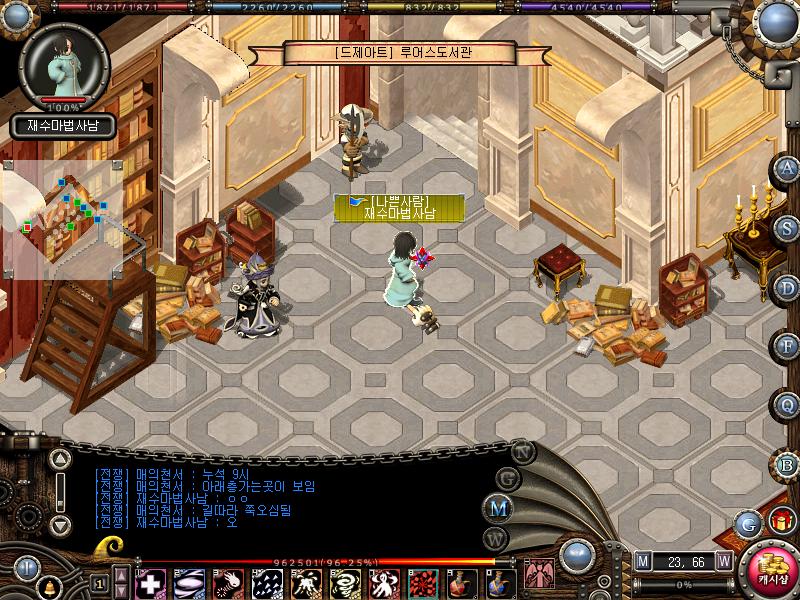
Task: Activate the red flower burst skill
Action: [424, 583]
